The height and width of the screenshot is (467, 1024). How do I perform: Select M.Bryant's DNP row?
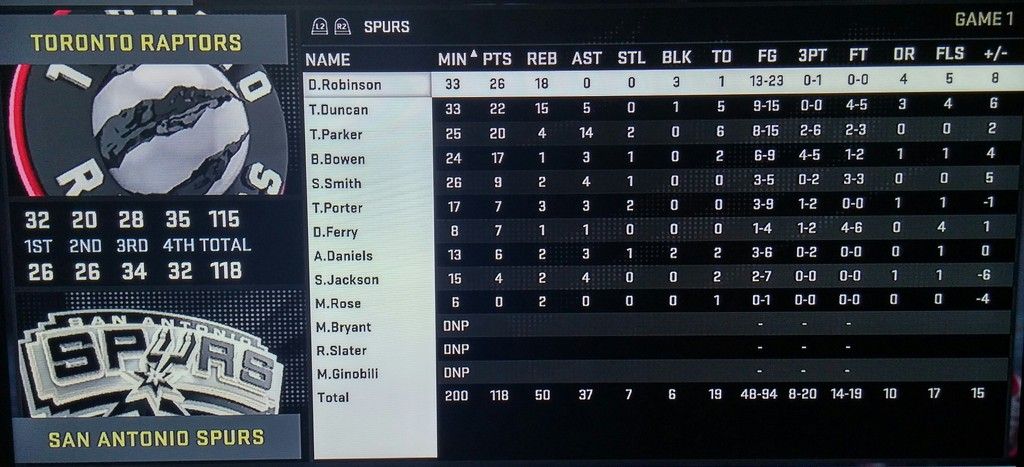click(342, 327)
